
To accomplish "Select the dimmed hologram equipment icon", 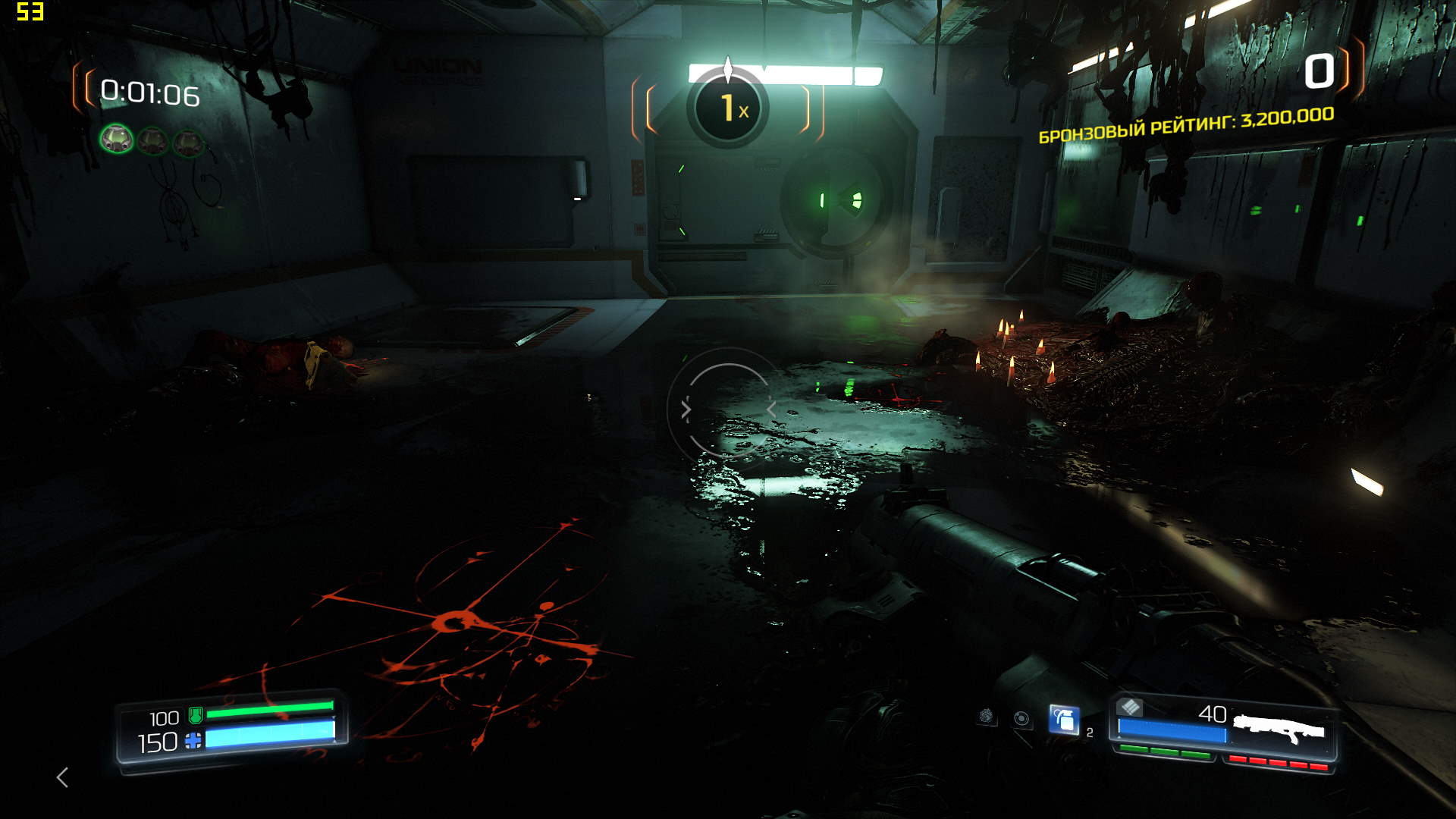I will coord(986,715).
